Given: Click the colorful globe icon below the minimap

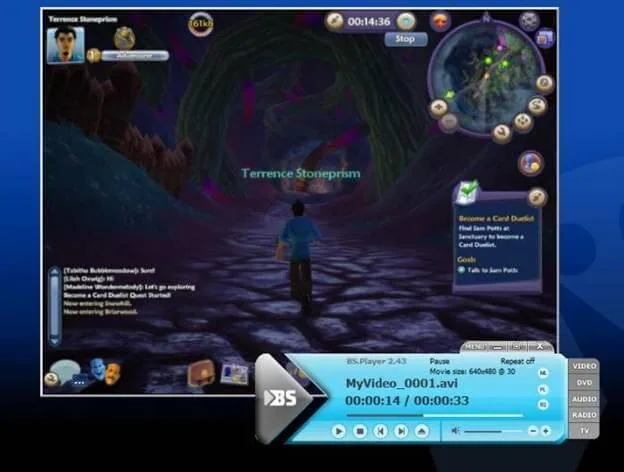Looking at the screenshot, I should click(x=531, y=162).
